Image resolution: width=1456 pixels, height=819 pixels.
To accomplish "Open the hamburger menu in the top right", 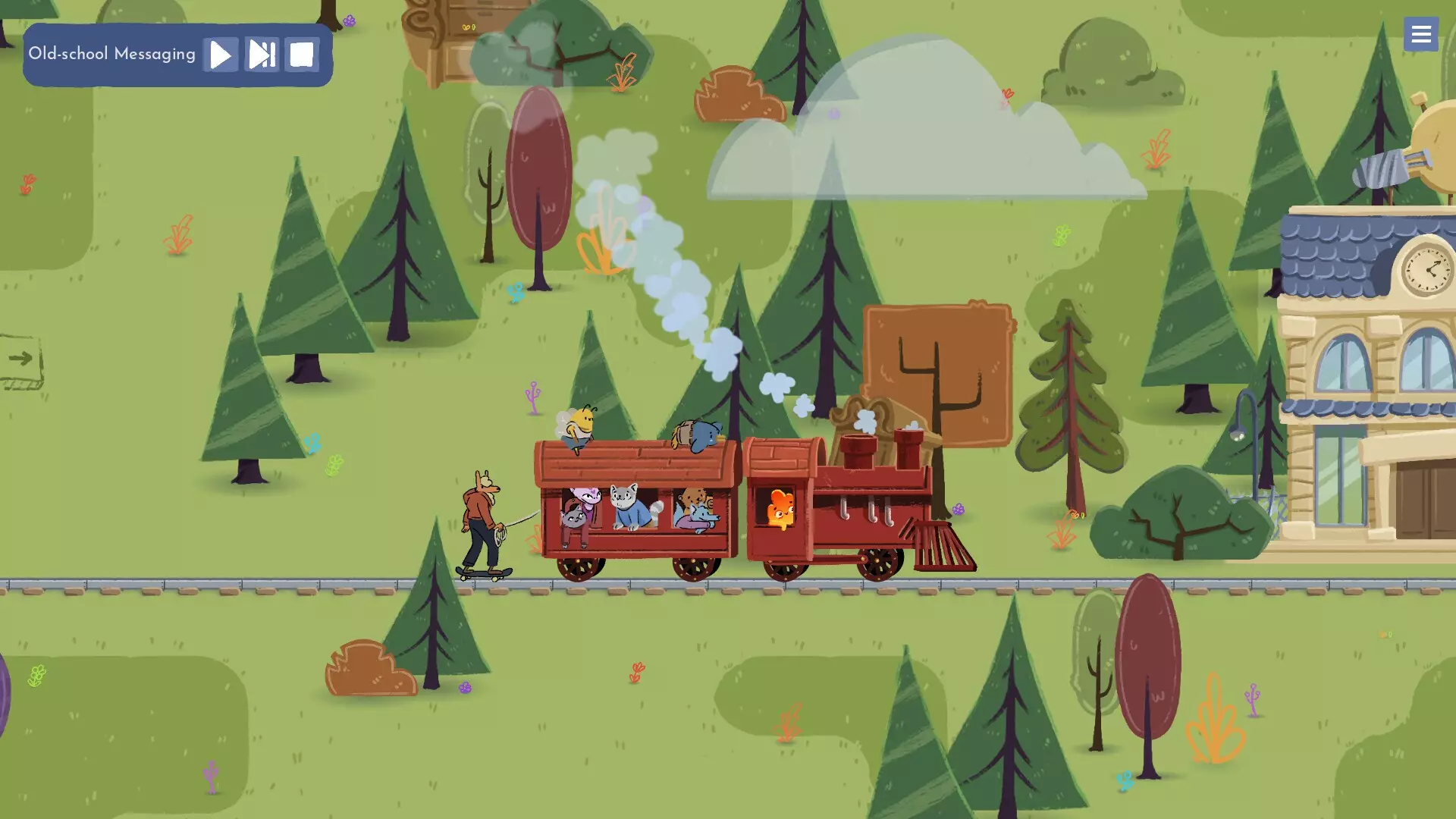I will coord(1421,34).
